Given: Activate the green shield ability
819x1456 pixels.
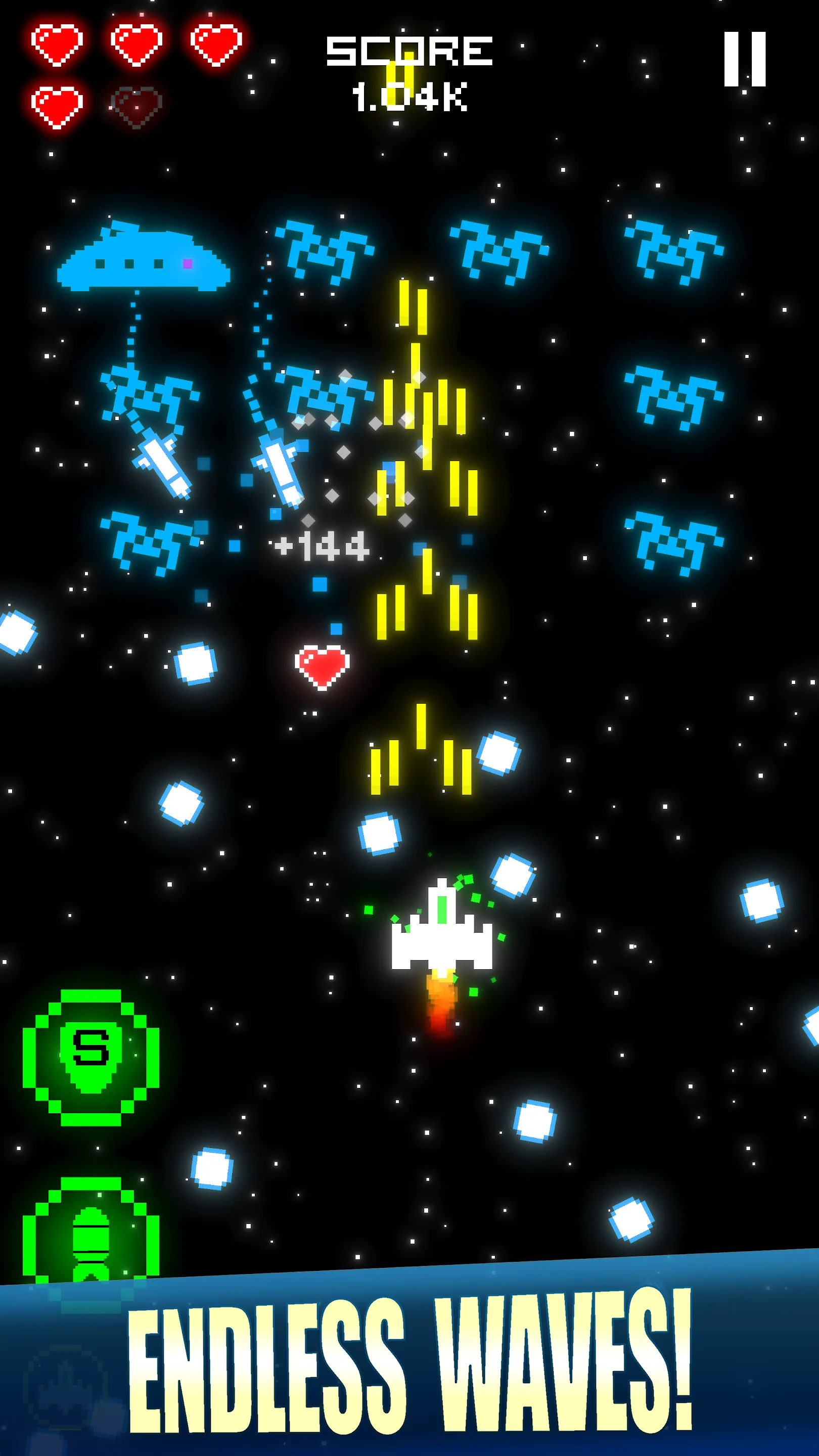Looking at the screenshot, I should tap(90, 1057).
